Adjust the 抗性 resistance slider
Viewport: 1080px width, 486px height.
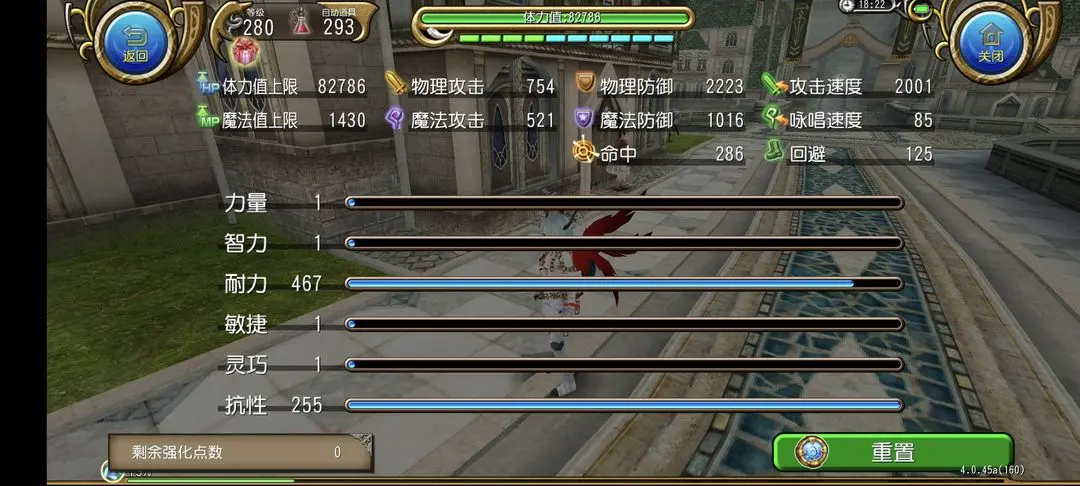click(x=624, y=405)
